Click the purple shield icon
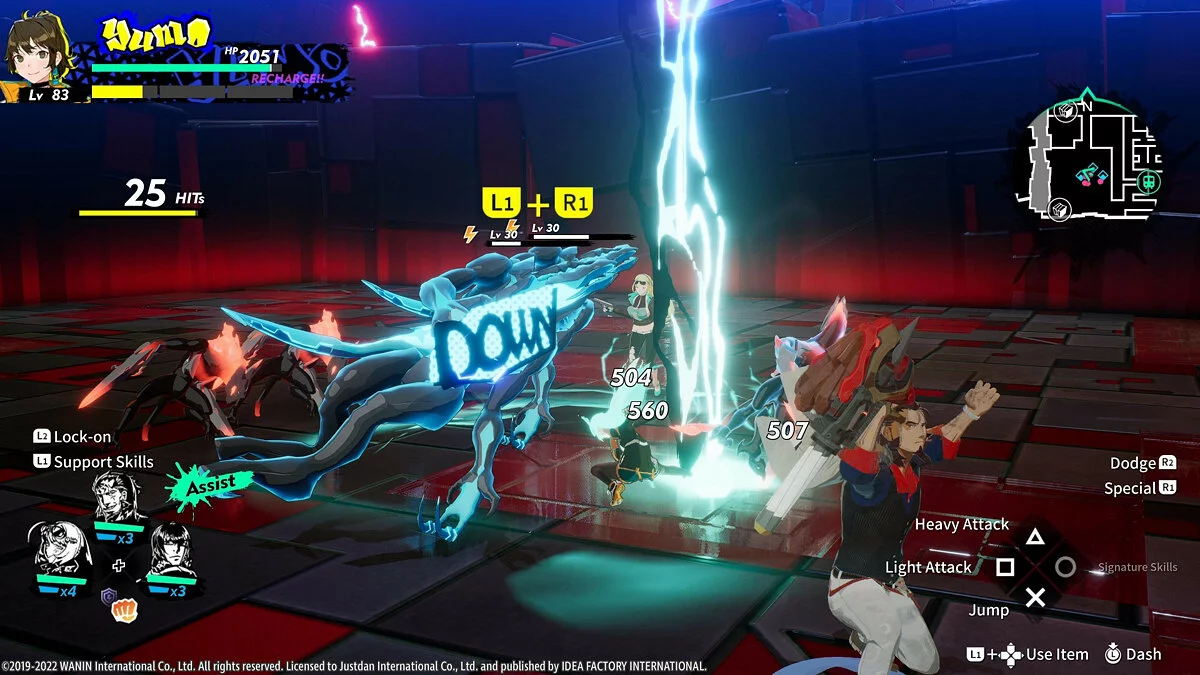Viewport: 1200px width, 675px height. click(109, 597)
